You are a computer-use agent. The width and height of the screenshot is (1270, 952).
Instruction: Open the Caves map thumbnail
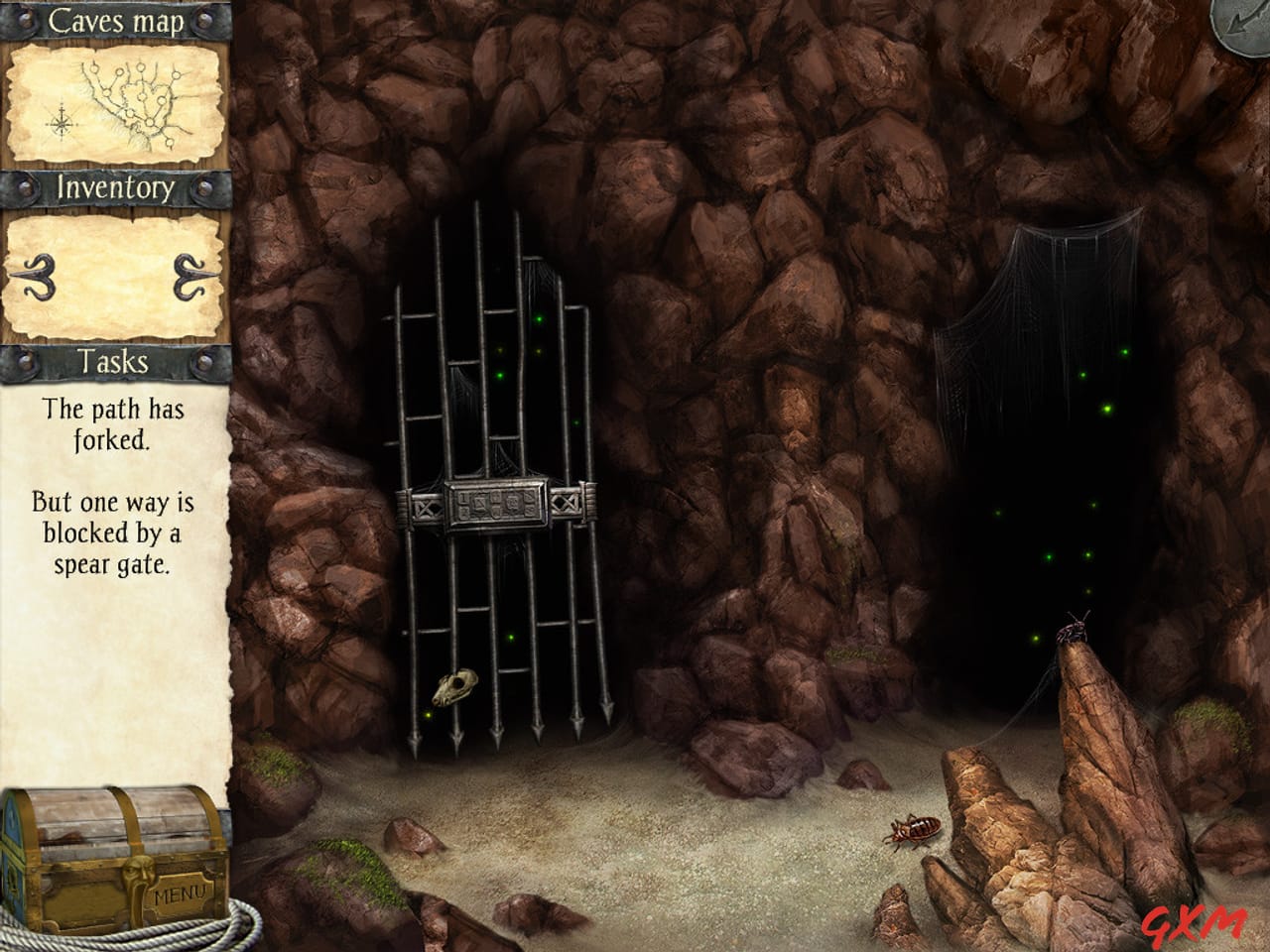tap(114, 104)
